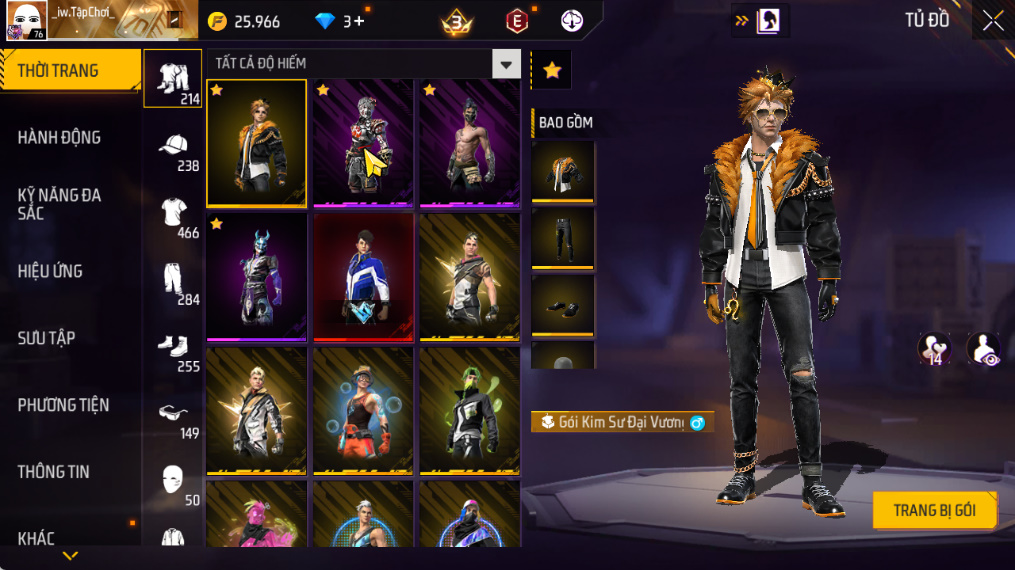Viewport: 1015px width, 570px height.
Task: Select the shoes category with 255 items
Action: (x=174, y=348)
